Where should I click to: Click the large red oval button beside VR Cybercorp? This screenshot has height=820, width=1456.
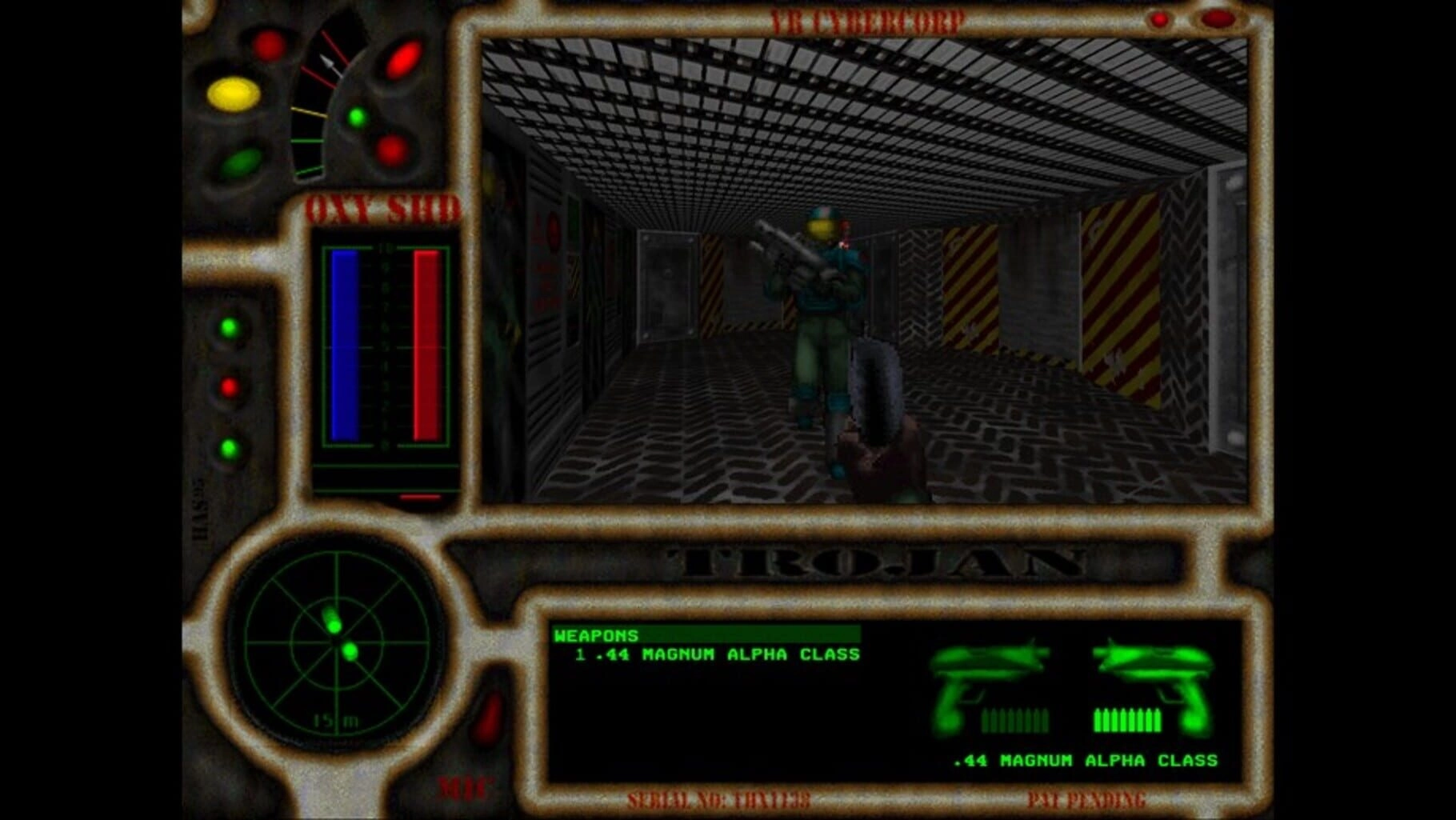point(1217,18)
